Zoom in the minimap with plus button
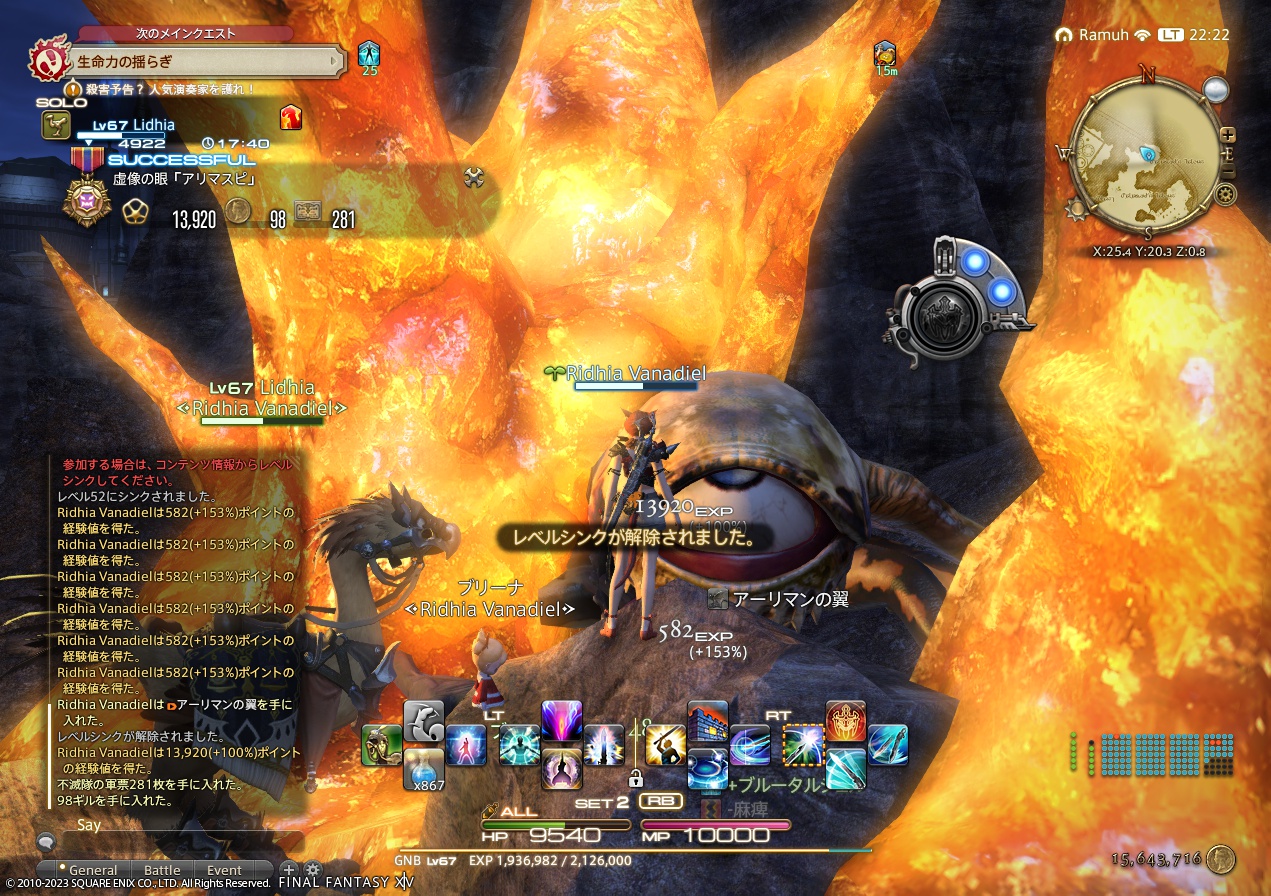The image size is (1271, 896). coord(1228,135)
